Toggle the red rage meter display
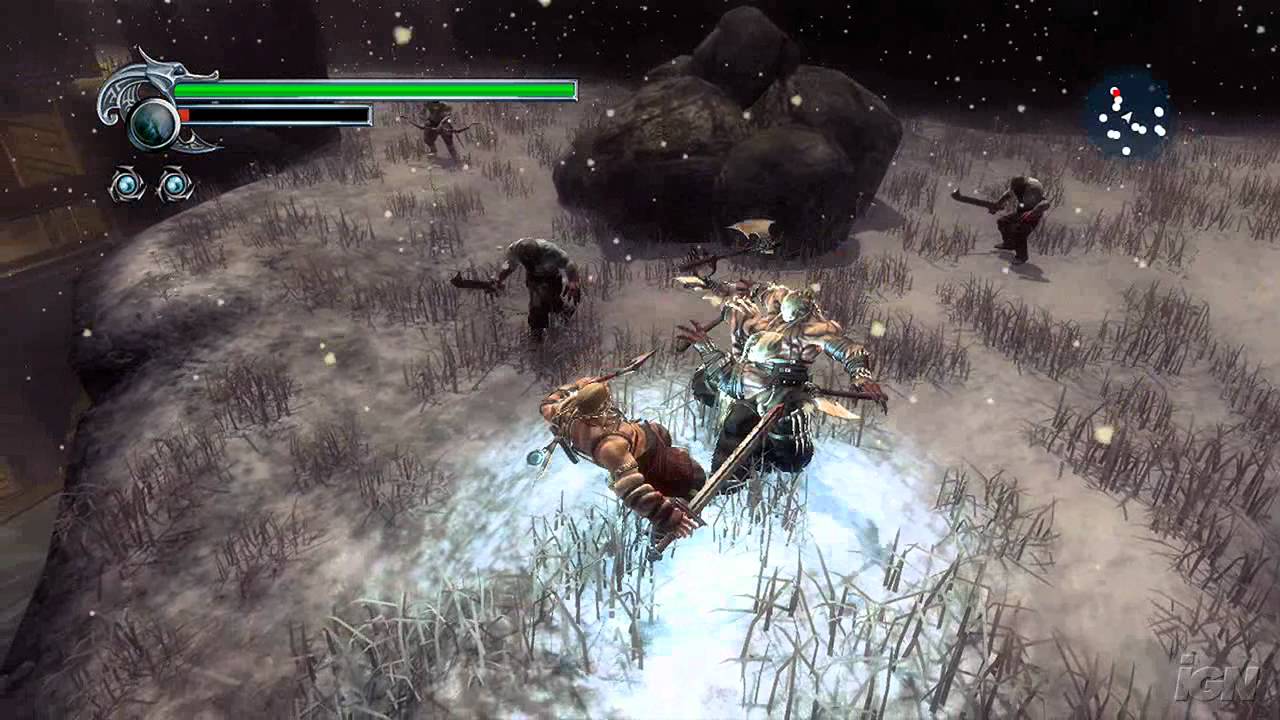Screen dimensions: 1280x720 pyautogui.click(x=185, y=114)
